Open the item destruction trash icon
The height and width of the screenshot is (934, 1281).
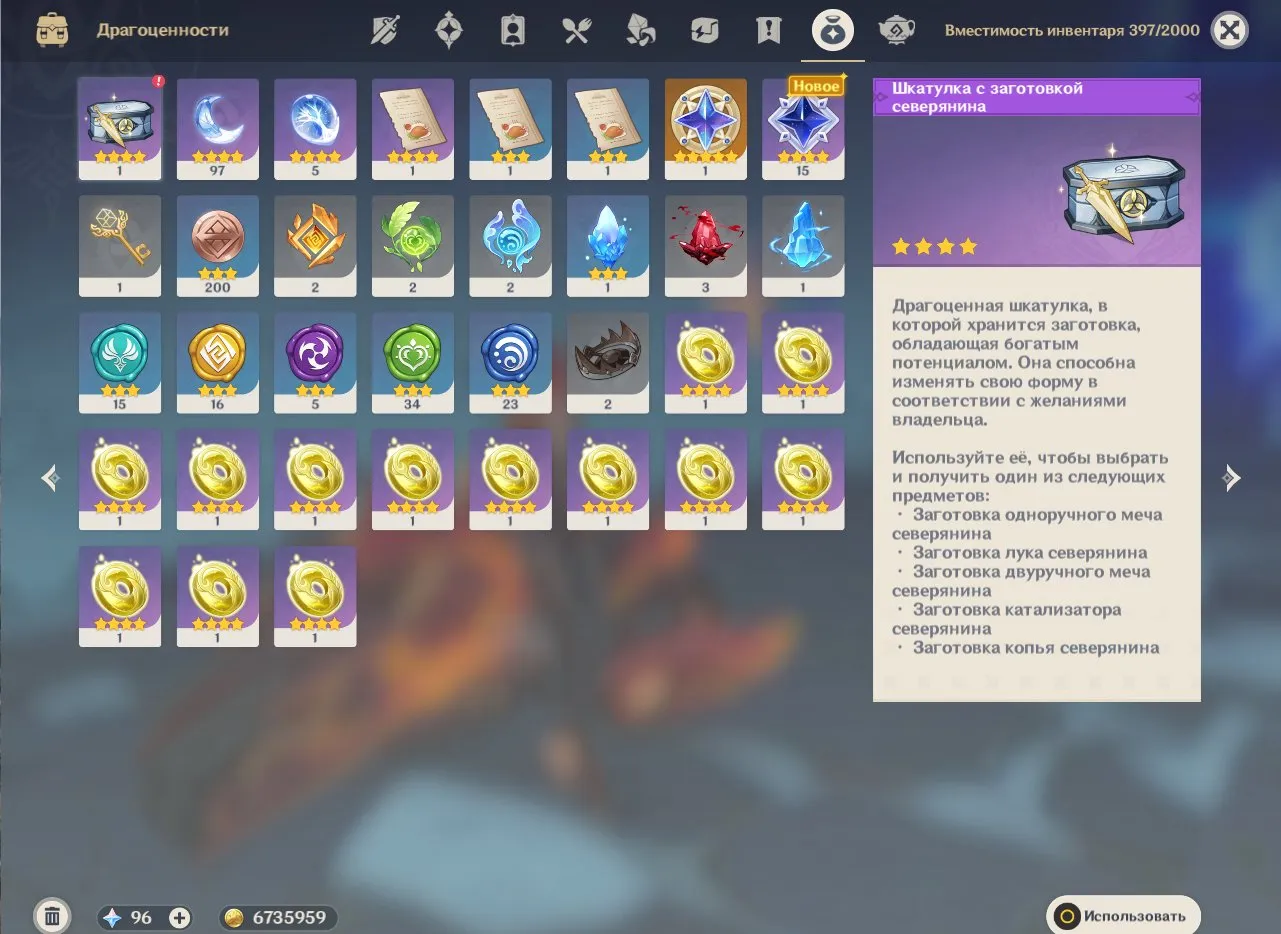[52, 915]
